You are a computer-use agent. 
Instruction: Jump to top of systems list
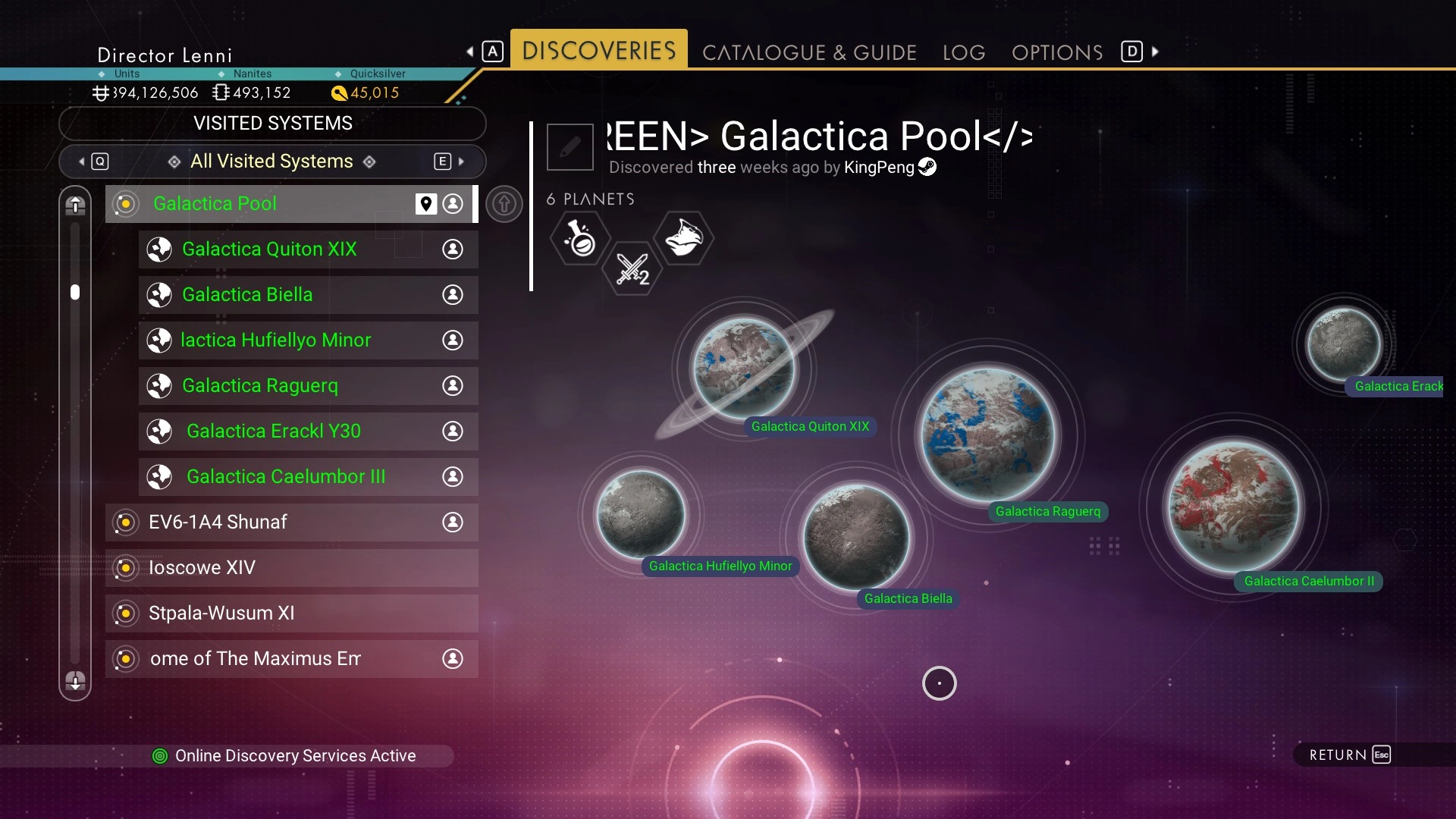(75, 205)
